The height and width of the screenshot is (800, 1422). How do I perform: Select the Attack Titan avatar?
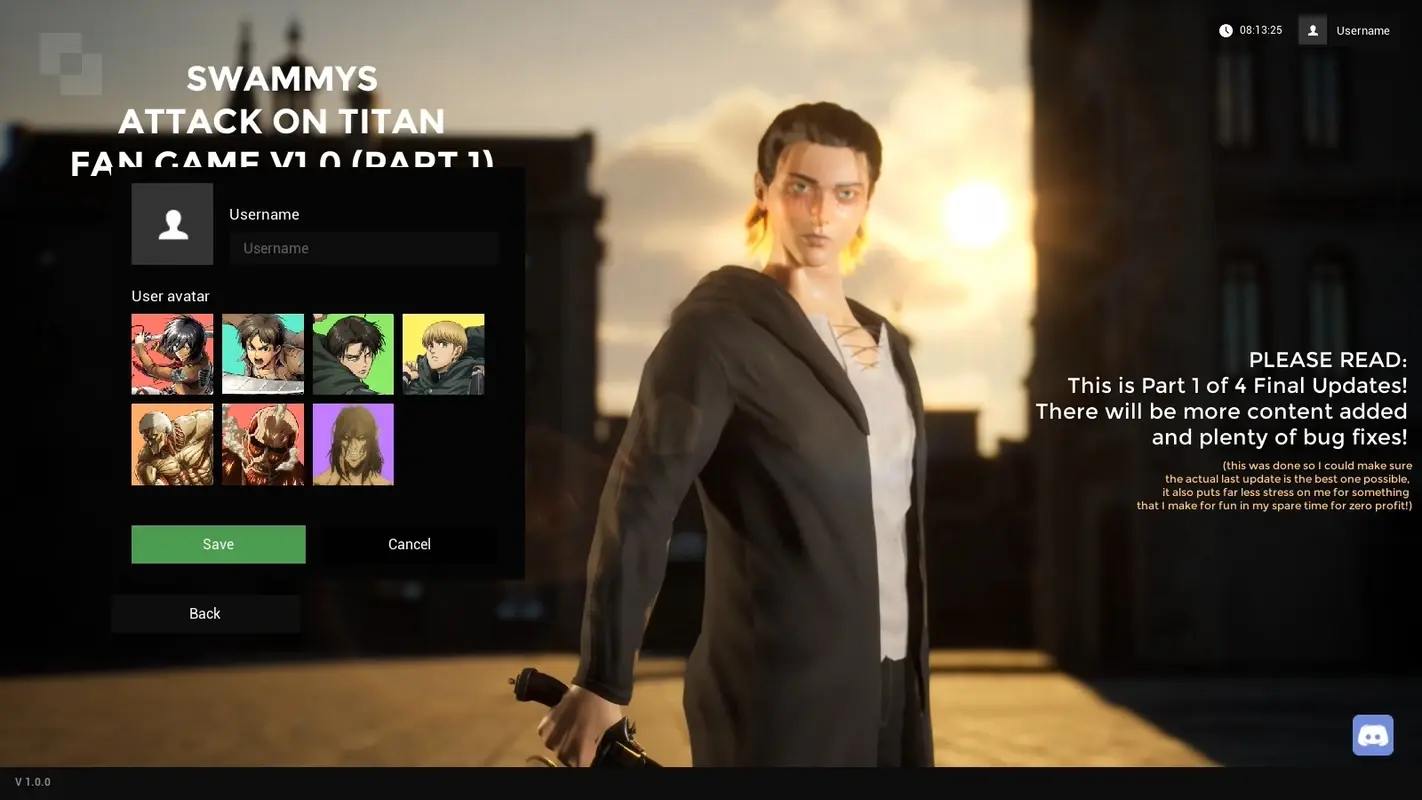(x=352, y=443)
